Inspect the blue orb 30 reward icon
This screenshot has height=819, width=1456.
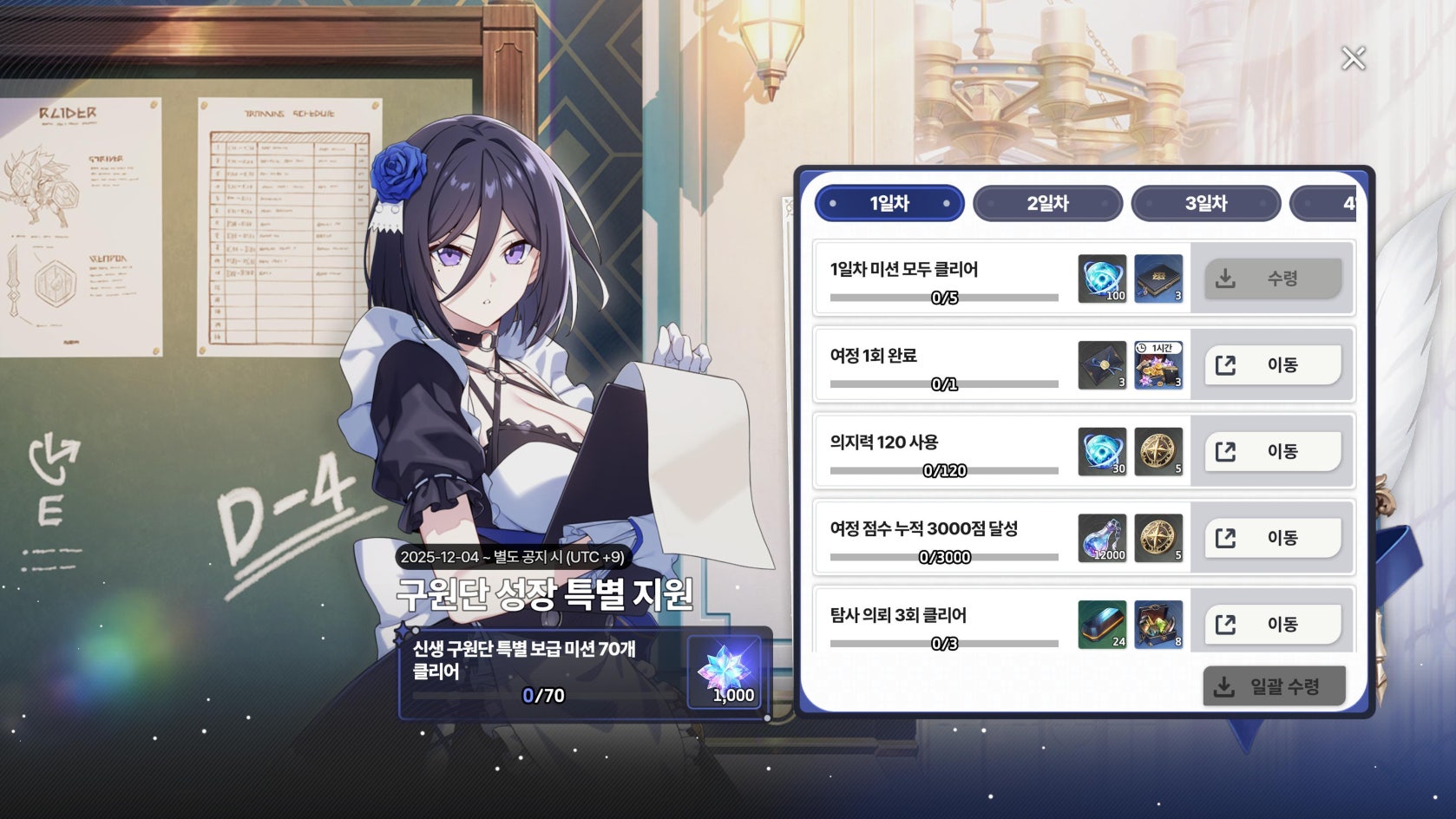(x=1102, y=451)
